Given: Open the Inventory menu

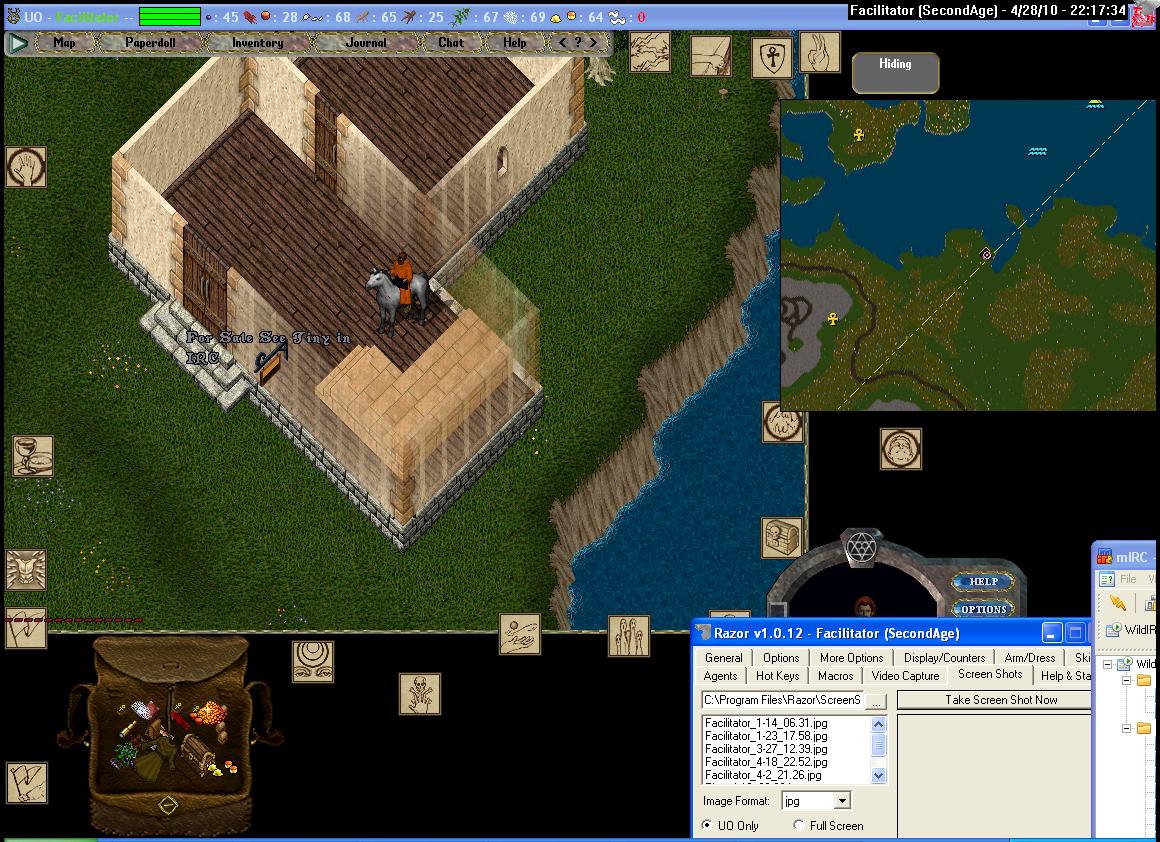Looking at the screenshot, I should tap(257, 43).
